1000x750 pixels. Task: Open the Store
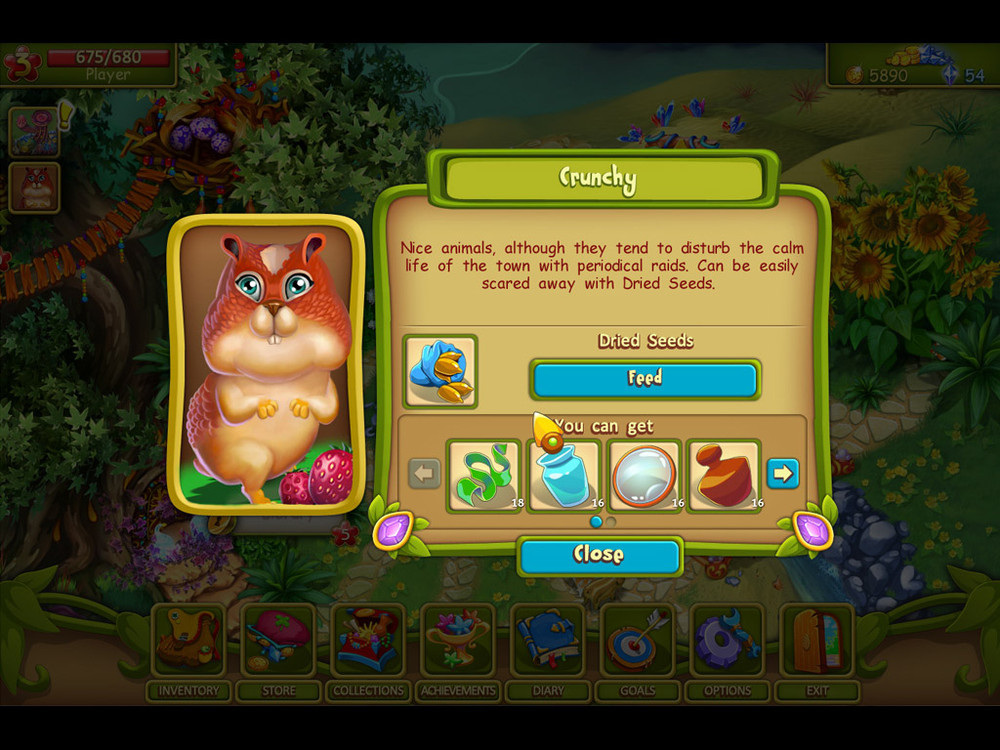click(278, 640)
